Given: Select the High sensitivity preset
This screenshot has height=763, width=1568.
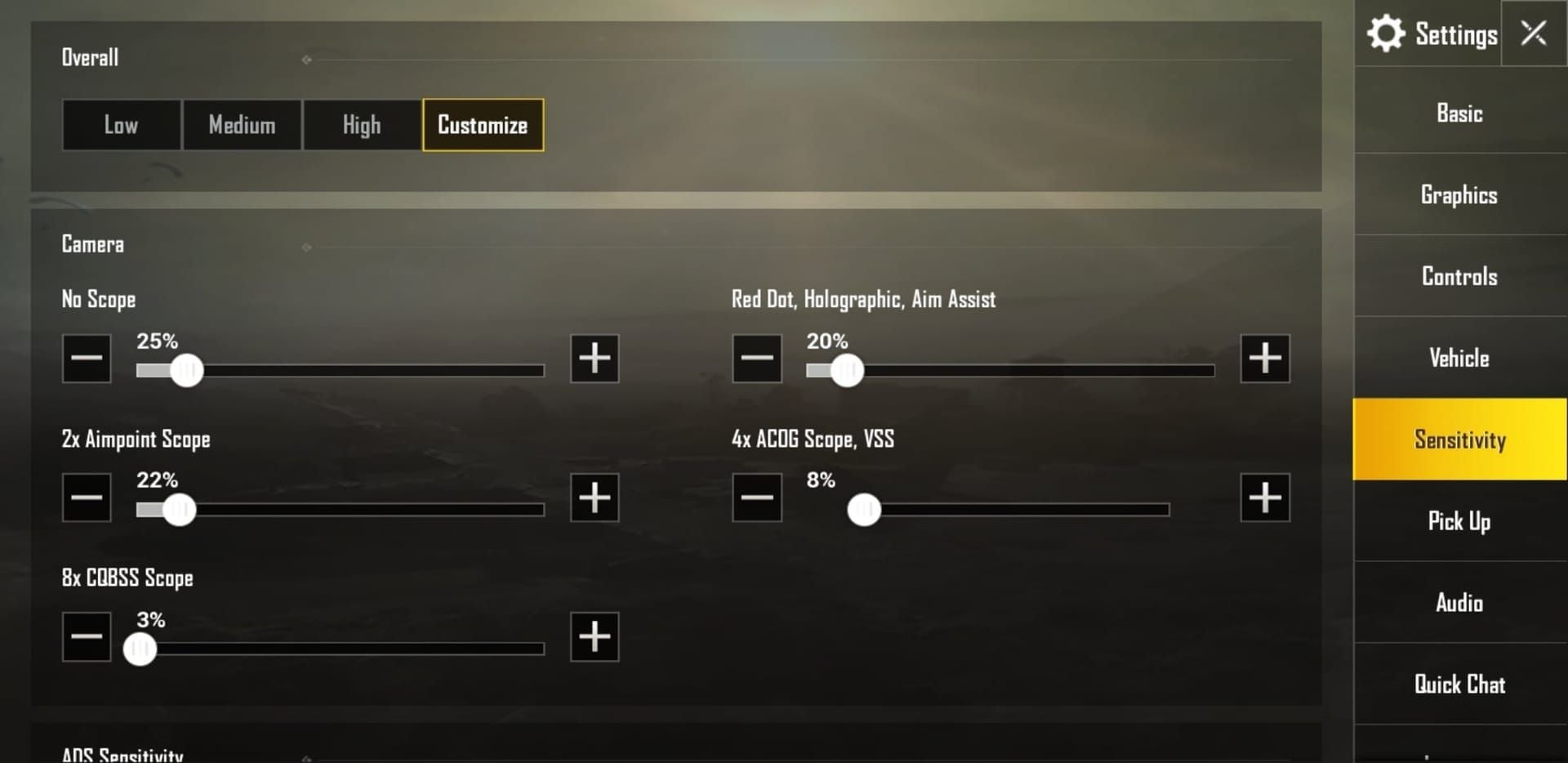Looking at the screenshot, I should pos(362,125).
